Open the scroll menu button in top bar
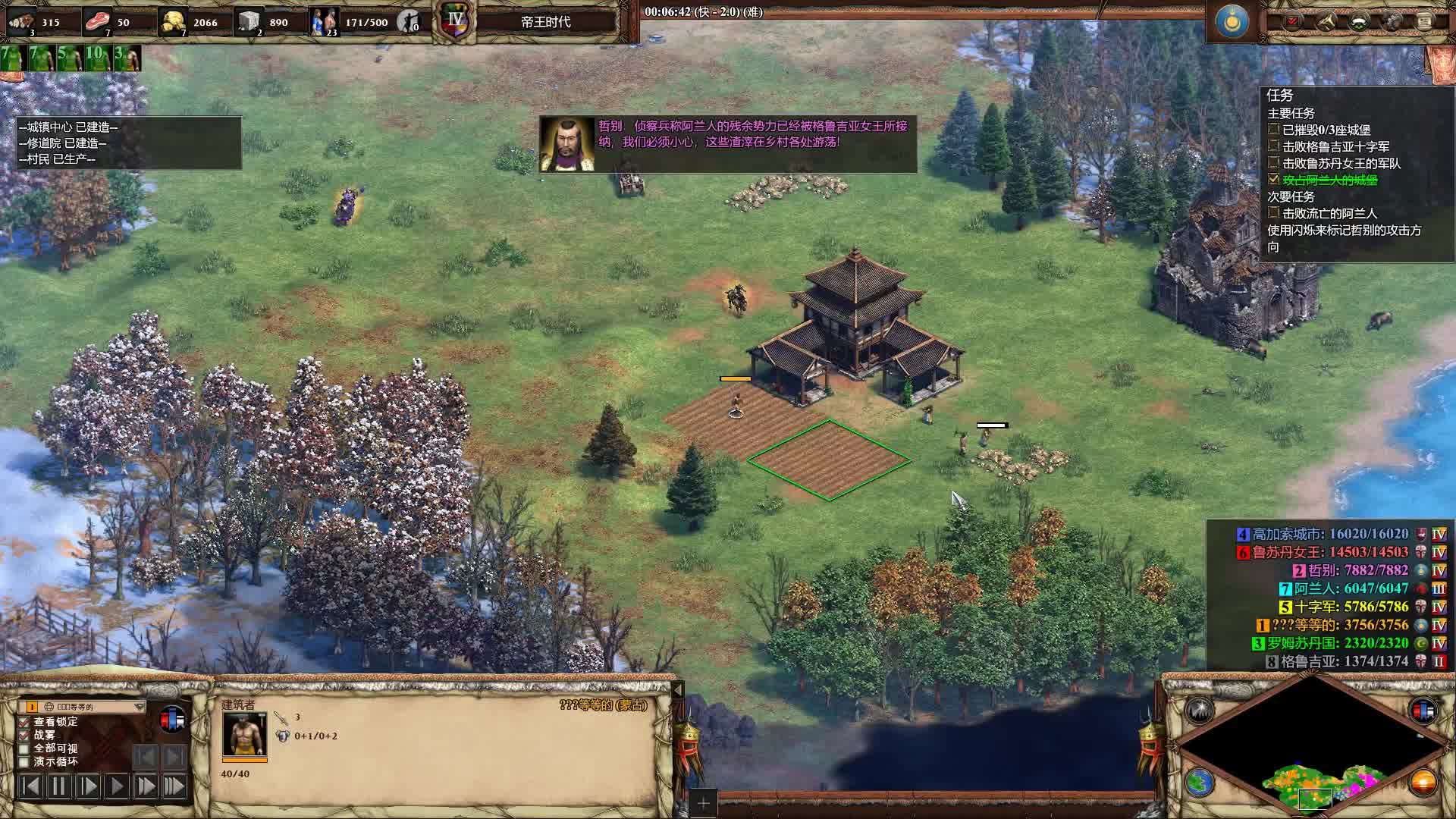1456x819 pixels. coord(1425,21)
